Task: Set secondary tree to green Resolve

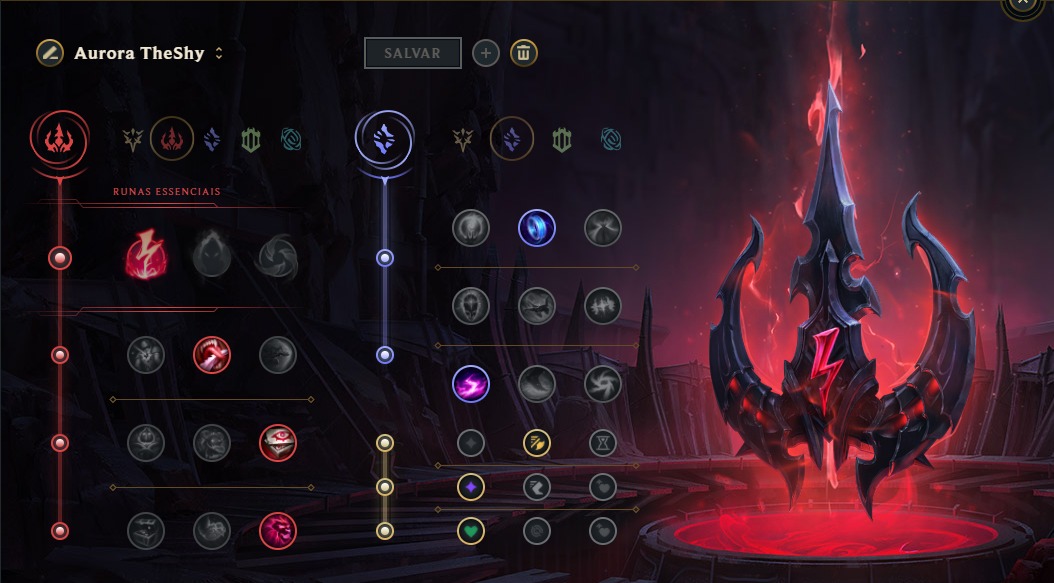Action: click(x=561, y=140)
